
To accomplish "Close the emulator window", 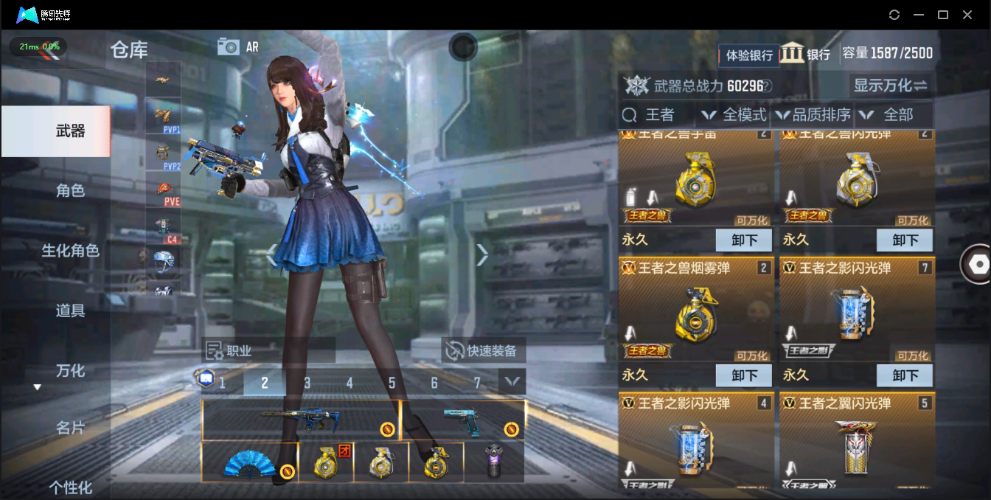I will 967,15.
